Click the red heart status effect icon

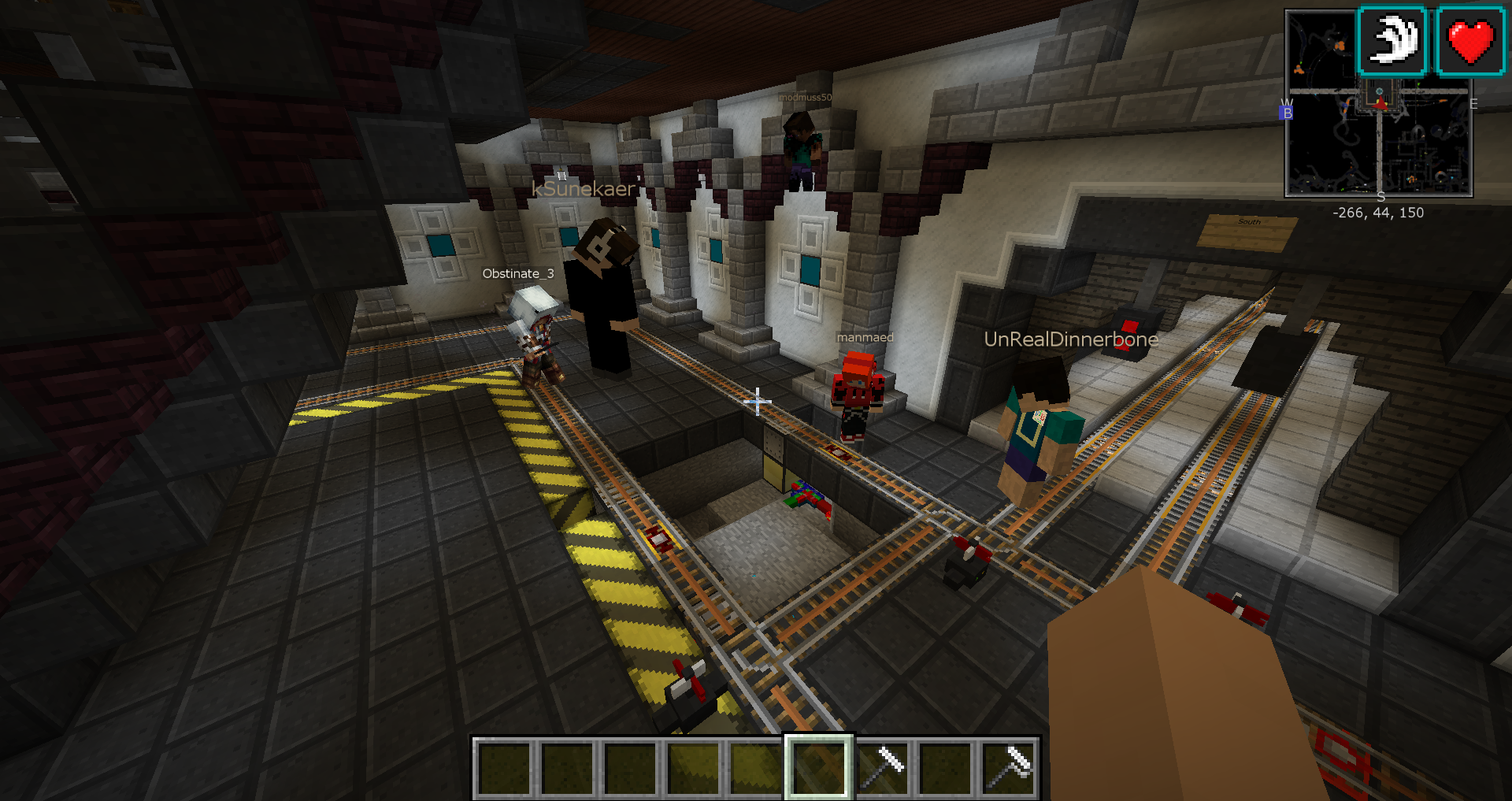point(1470,41)
